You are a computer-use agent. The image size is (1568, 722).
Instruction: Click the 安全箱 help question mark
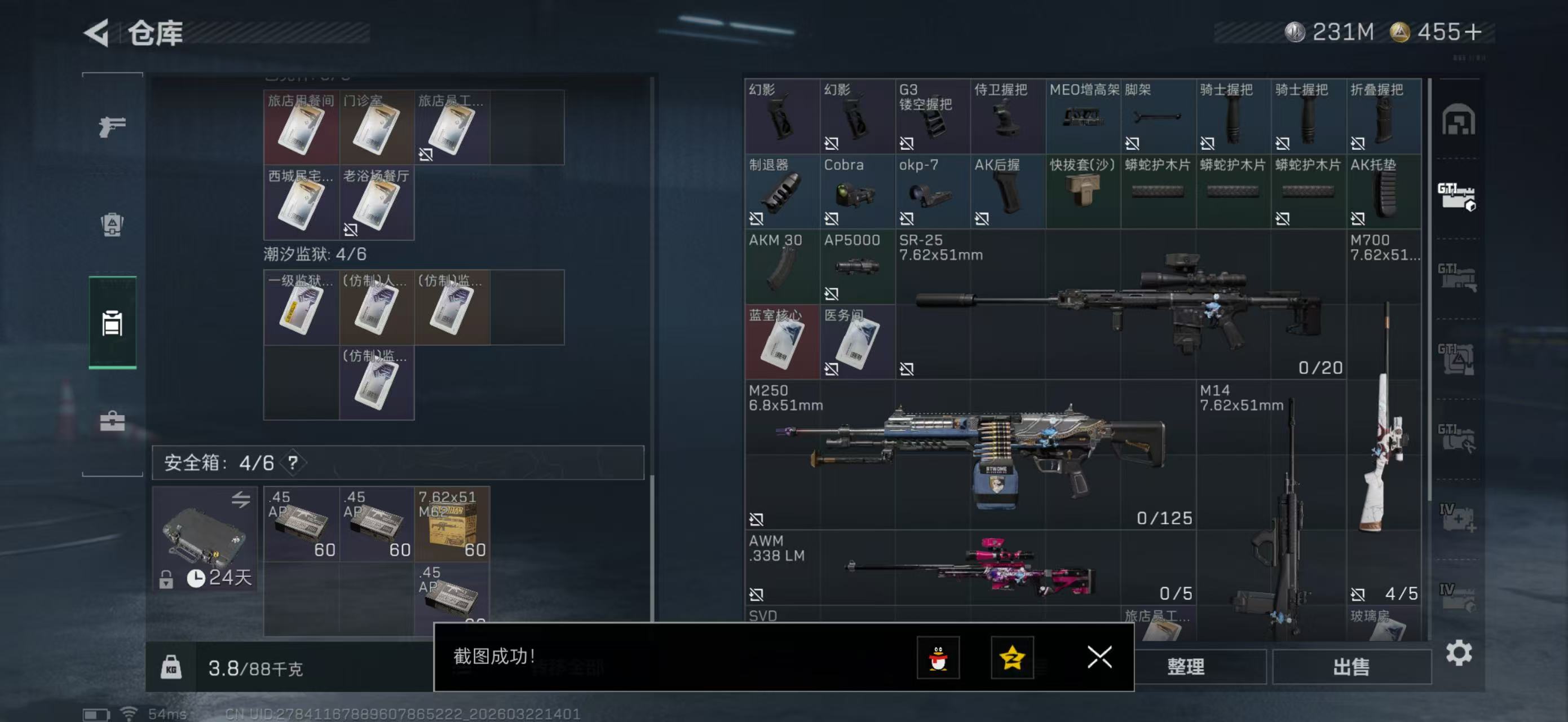pyautogui.click(x=293, y=463)
